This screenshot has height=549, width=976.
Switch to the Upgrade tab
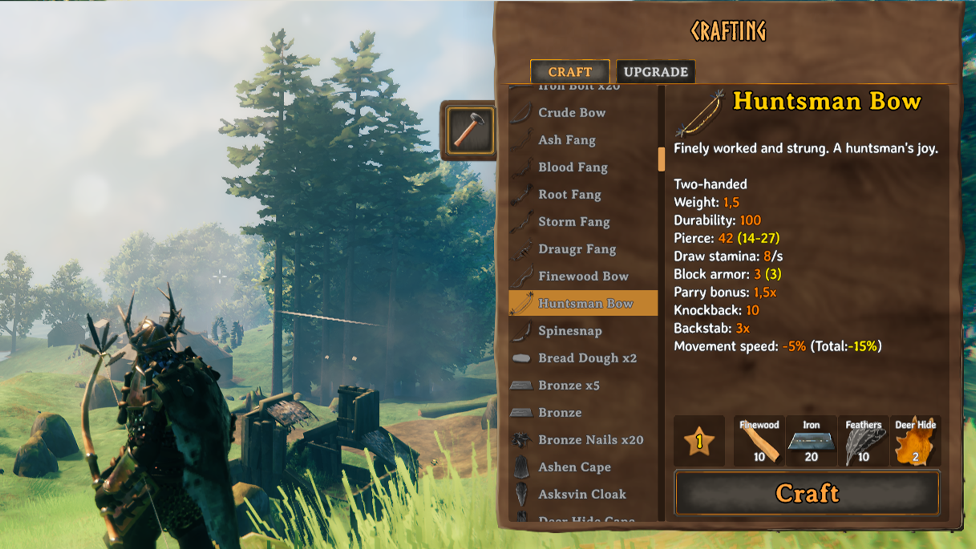[655, 72]
